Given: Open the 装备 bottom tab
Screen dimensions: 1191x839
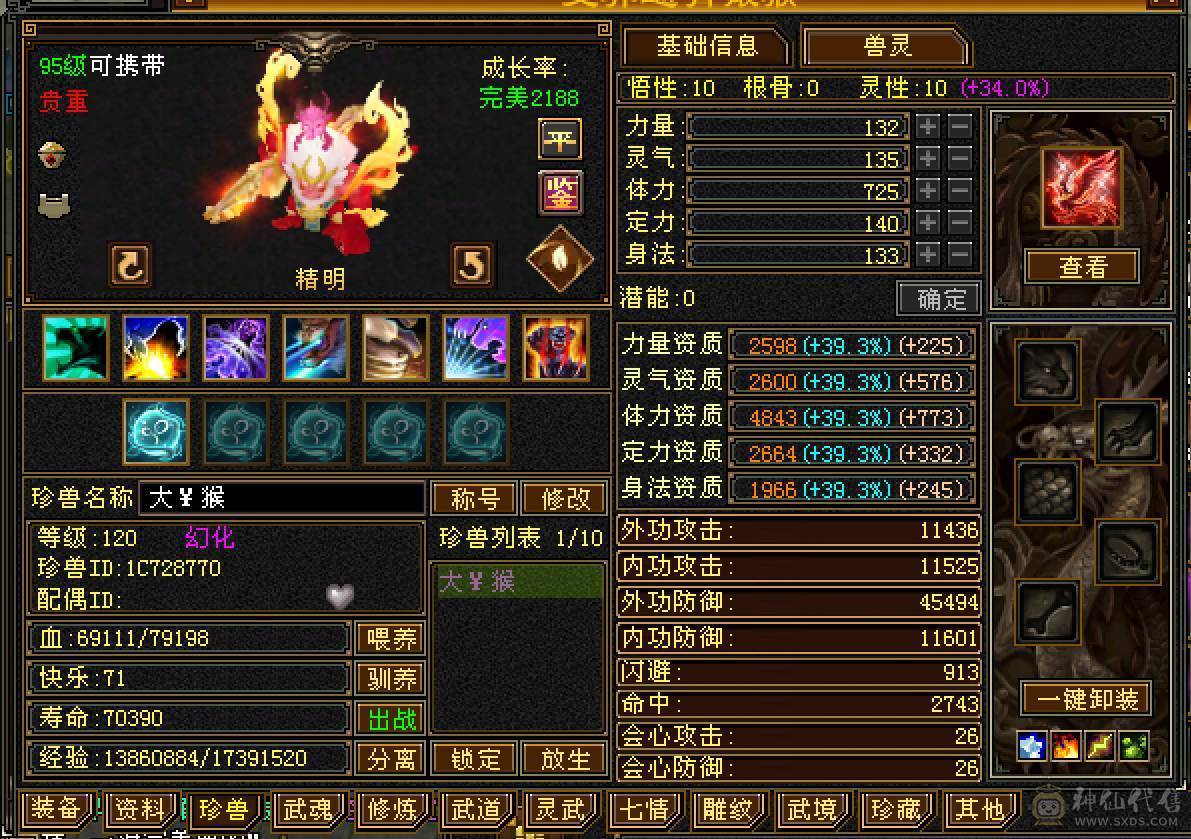Looking at the screenshot, I should coord(57,808).
